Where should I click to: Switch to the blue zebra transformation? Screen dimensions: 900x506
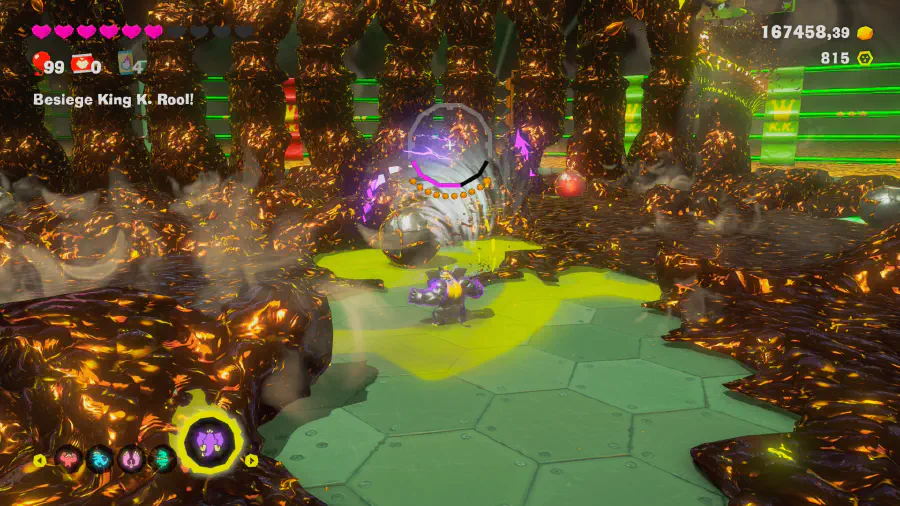tap(100, 460)
